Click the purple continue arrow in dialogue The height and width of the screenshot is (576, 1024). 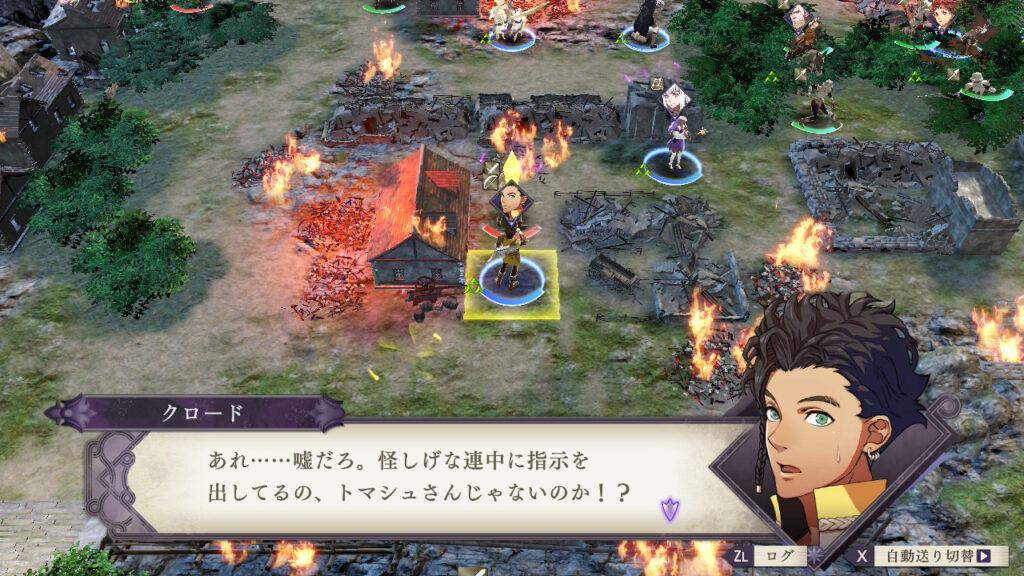click(669, 510)
